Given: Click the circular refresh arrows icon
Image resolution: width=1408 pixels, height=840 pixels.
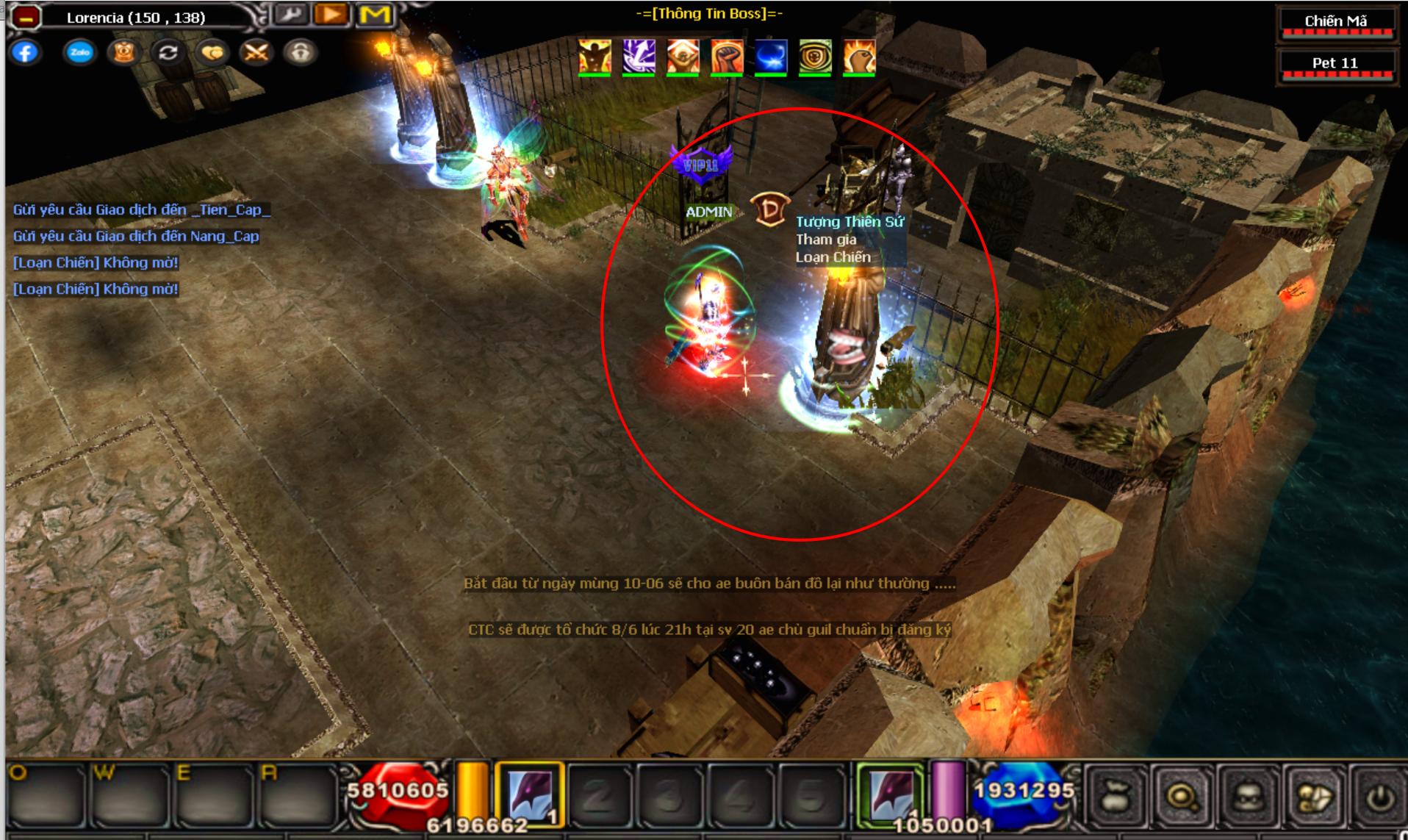Looking at the screenshot, I should [x=168, y=53].
